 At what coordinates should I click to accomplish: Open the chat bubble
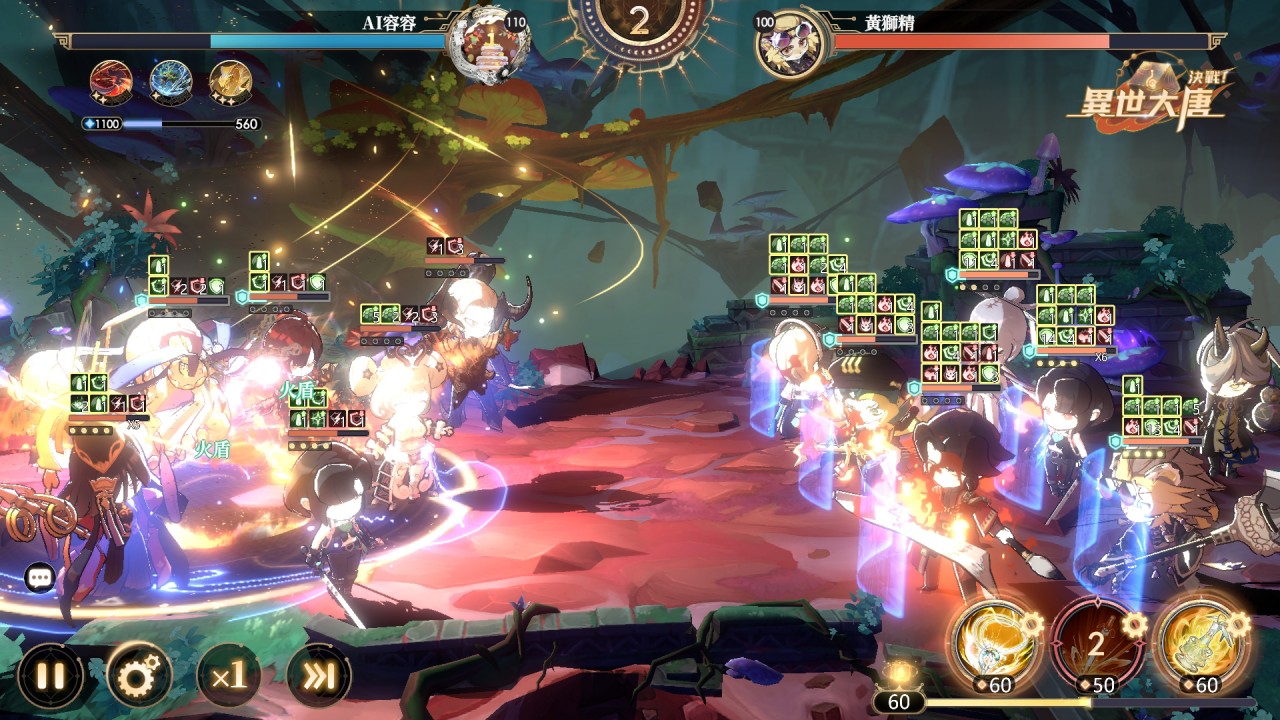click(x=40, y=577)
